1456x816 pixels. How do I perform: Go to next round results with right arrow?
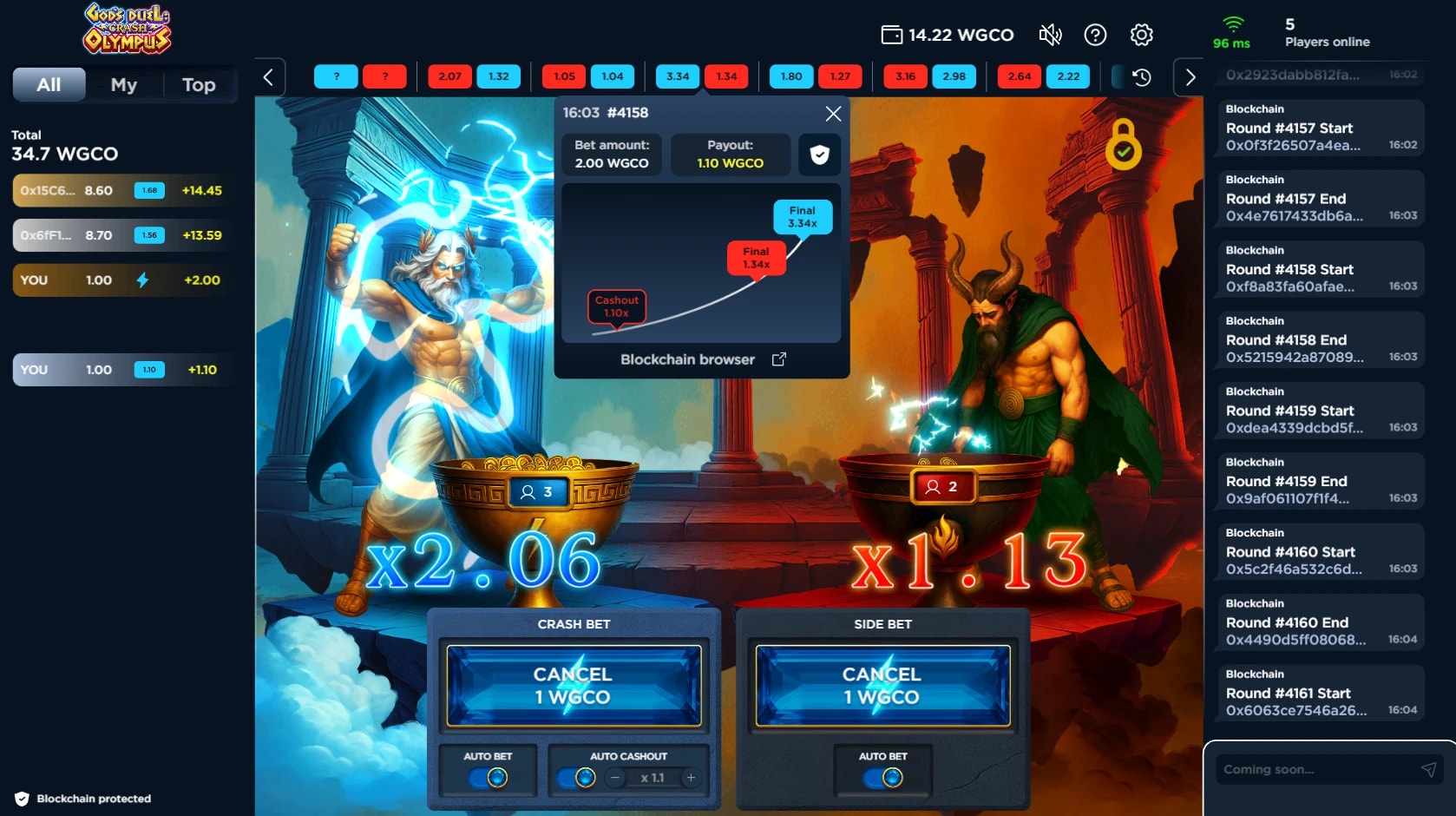(x=1190, y=77)
